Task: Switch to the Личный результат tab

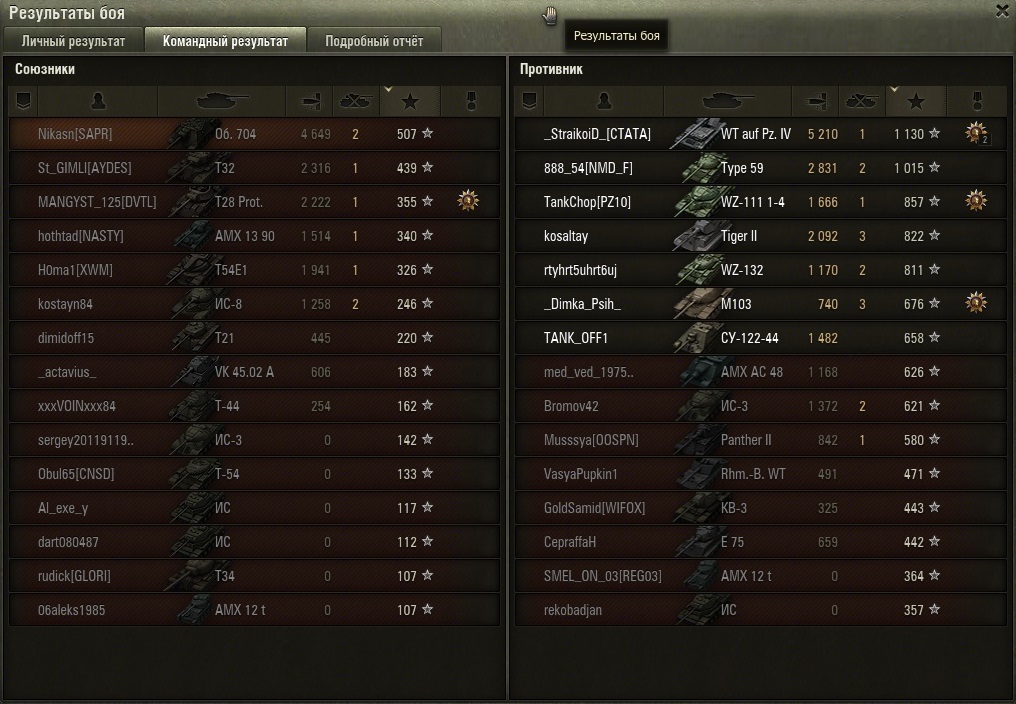Action: point(73,41)
